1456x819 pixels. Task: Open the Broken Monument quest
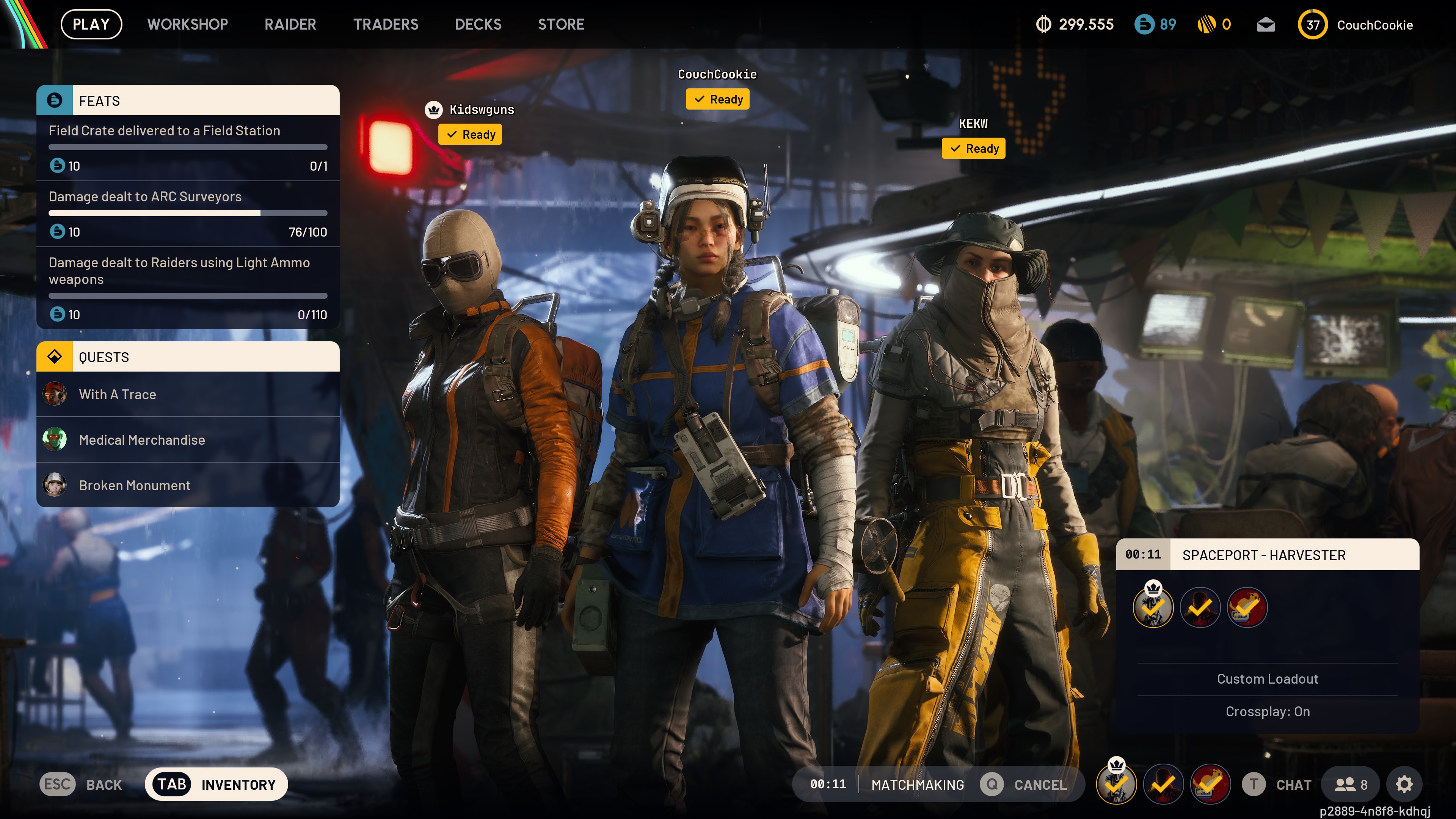(x=135, y=485)
